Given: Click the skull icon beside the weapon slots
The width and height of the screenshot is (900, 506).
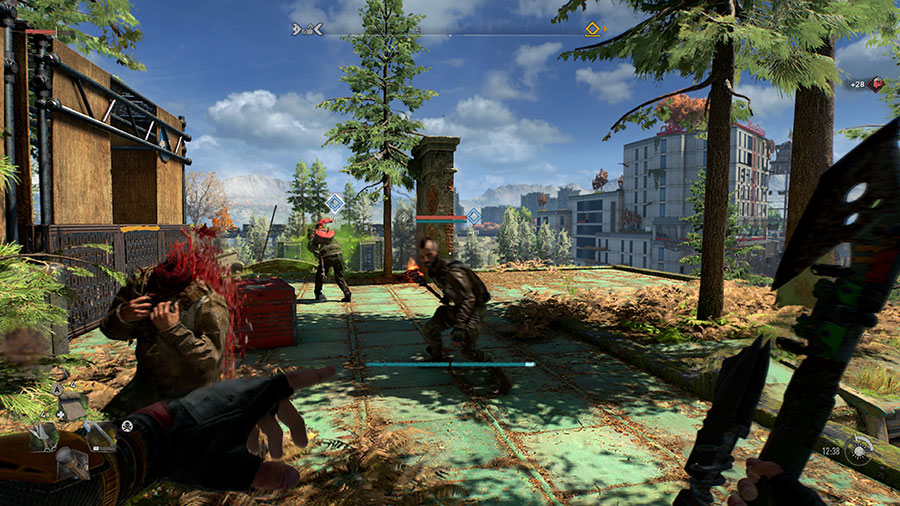Looking at the screenshot, I should (x=128, y=426).
